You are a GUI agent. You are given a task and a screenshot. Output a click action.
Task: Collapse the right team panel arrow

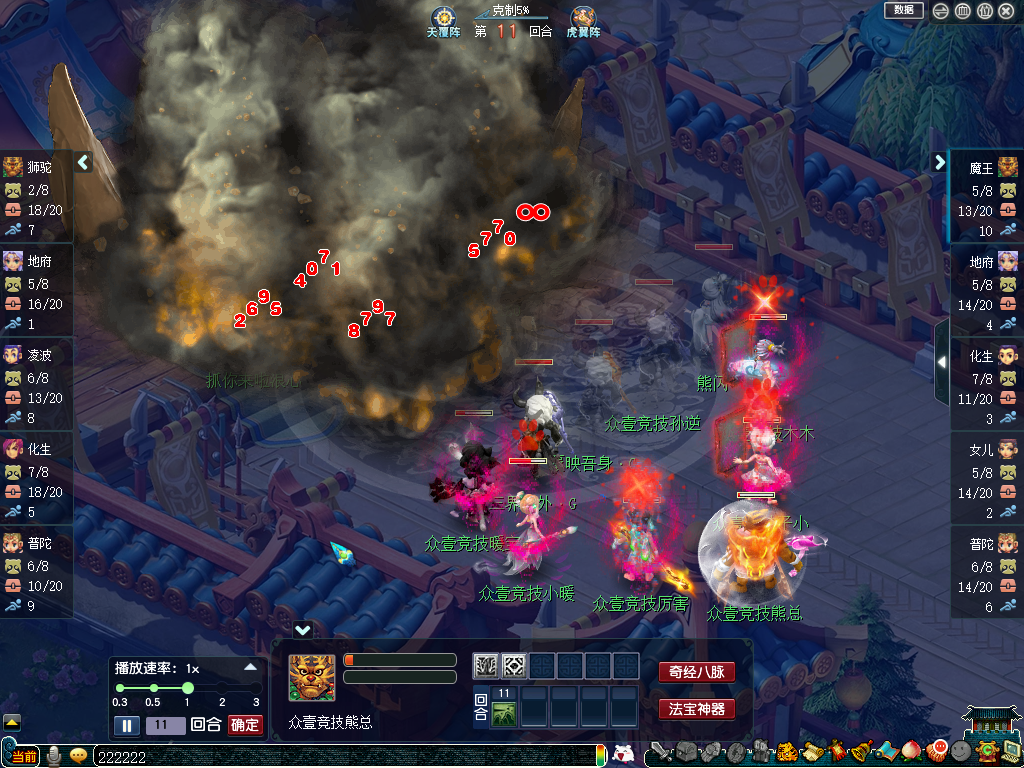939,162
